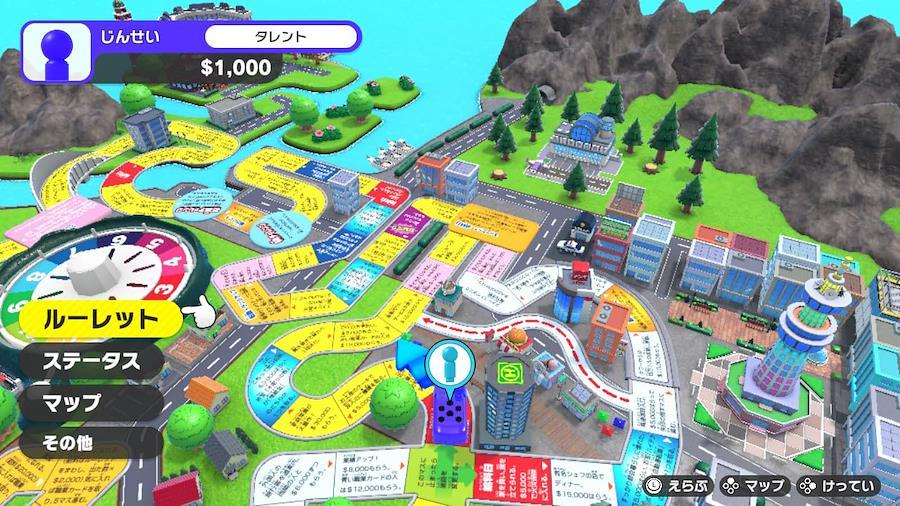Viewport: 900px width, 506px height.
Task: Select the ルーレット menu option
Action: tap(100, 319)
